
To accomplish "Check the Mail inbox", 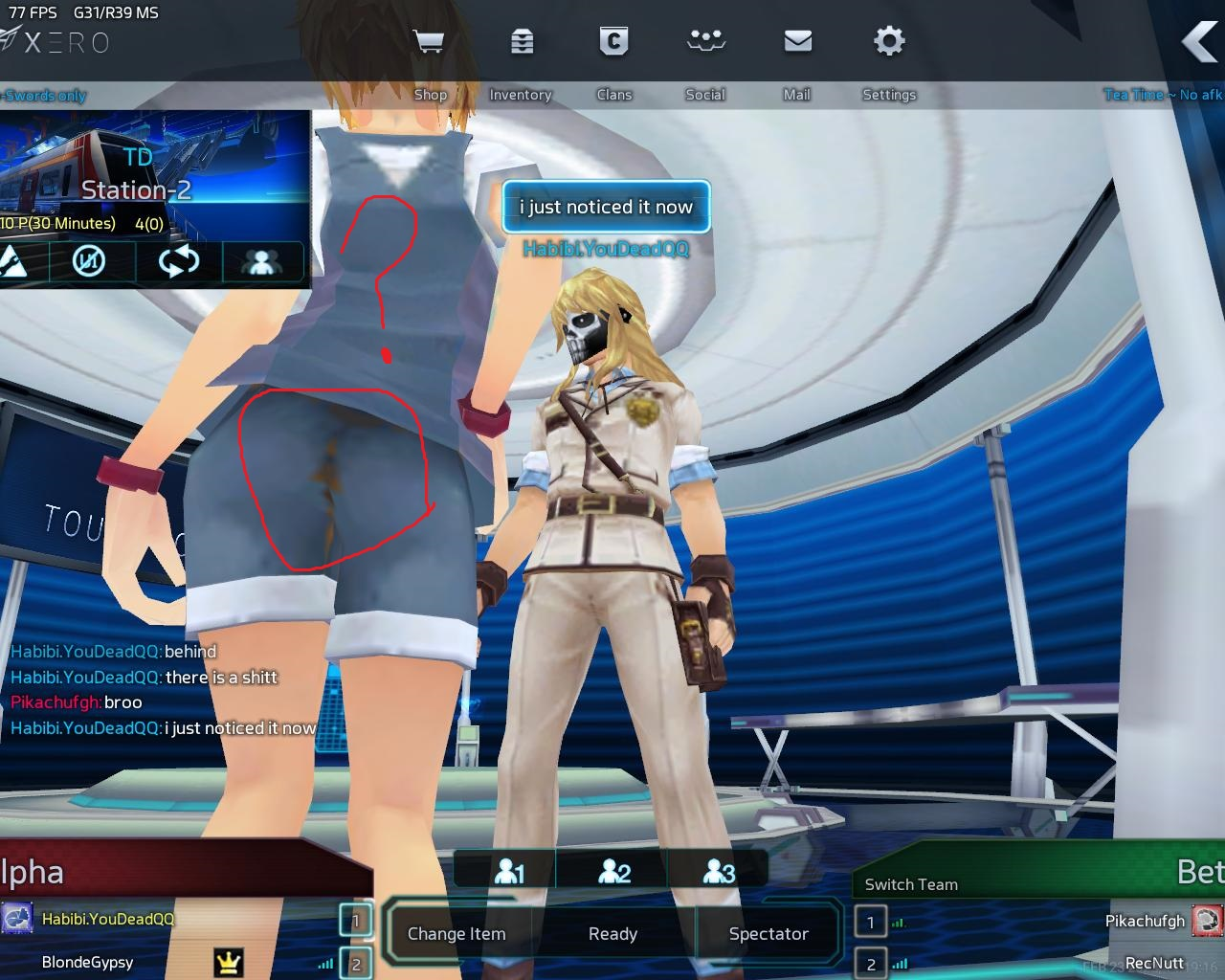I will coord(797,42).
